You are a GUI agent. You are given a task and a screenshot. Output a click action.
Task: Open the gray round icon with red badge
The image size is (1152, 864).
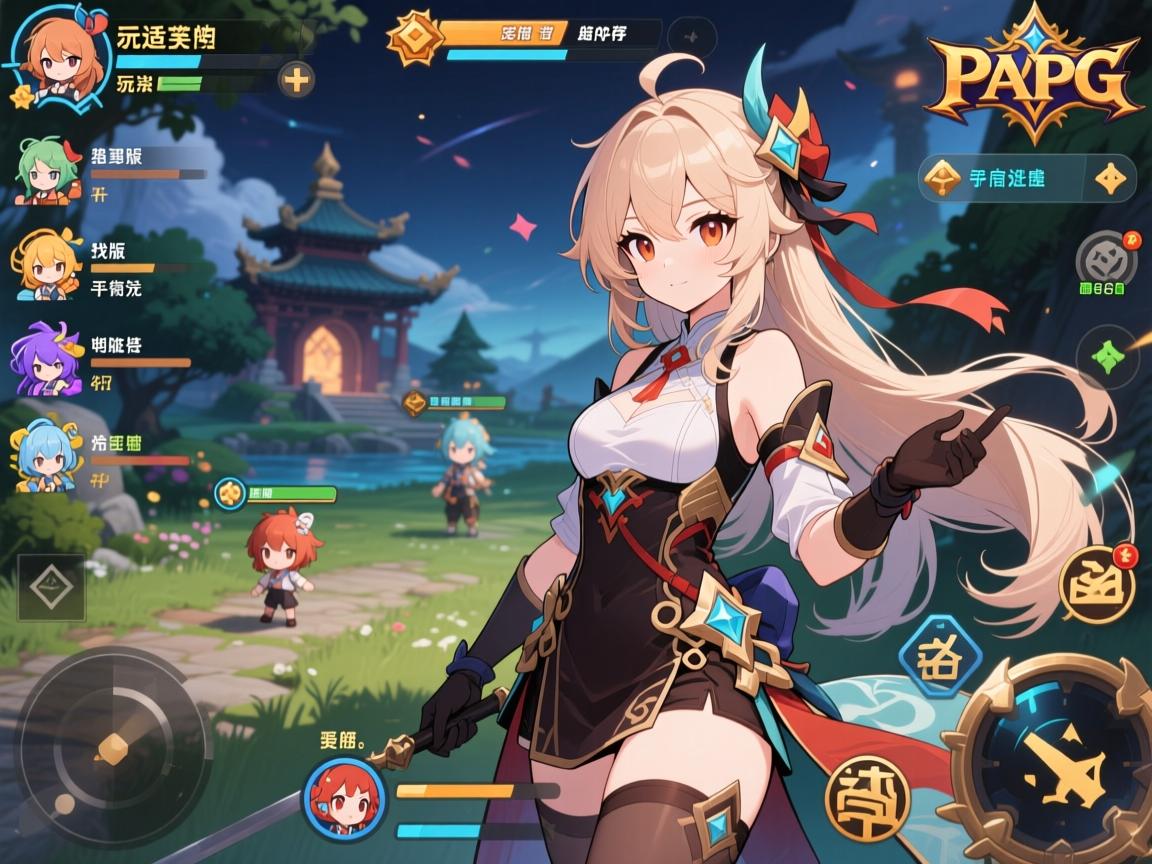click(1106, 260)
